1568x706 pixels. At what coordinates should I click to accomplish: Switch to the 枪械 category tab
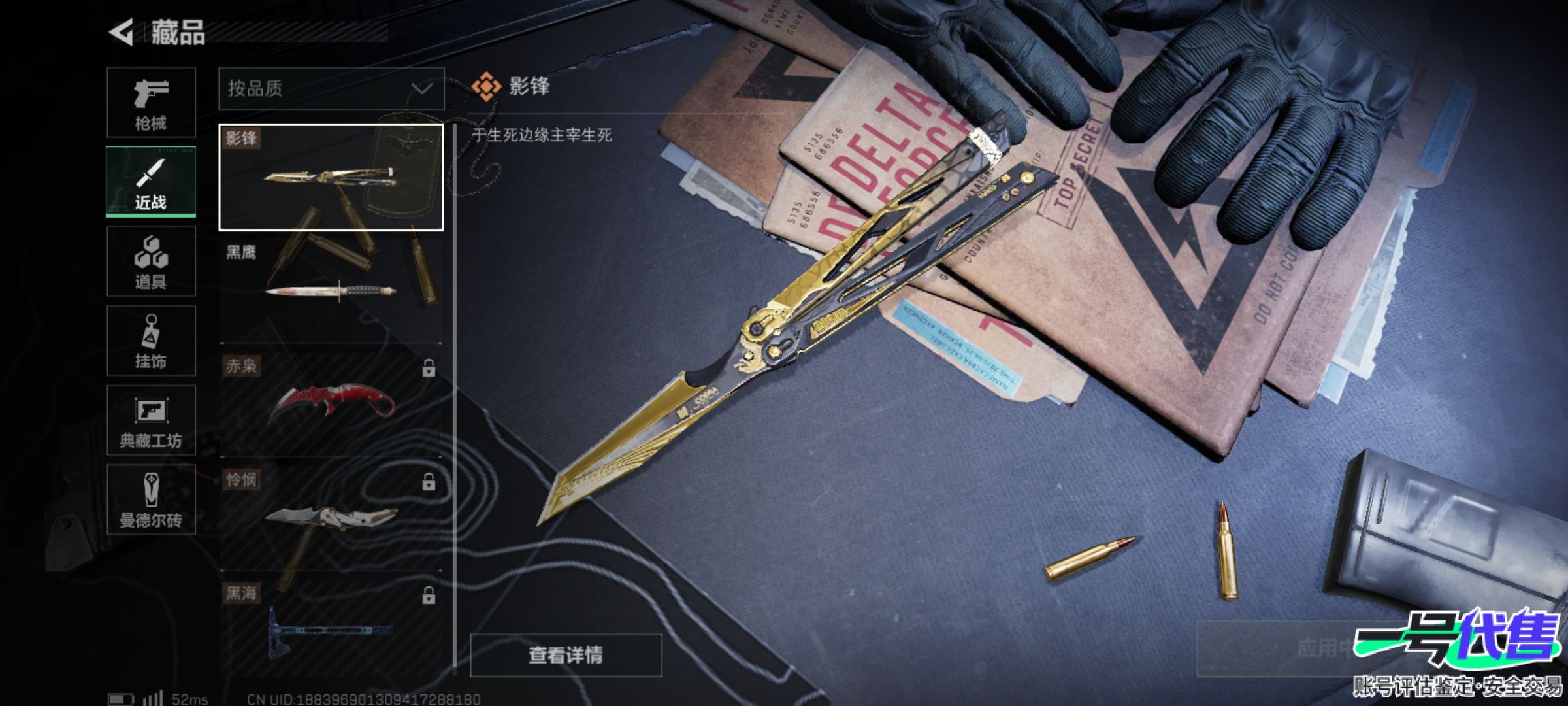coord(151,103)
